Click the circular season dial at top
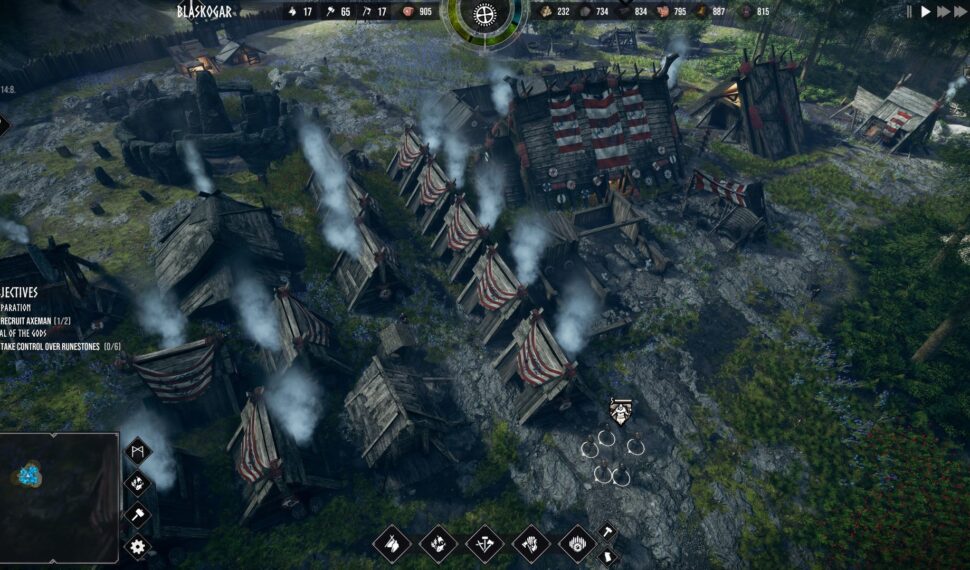 [485, 15]
